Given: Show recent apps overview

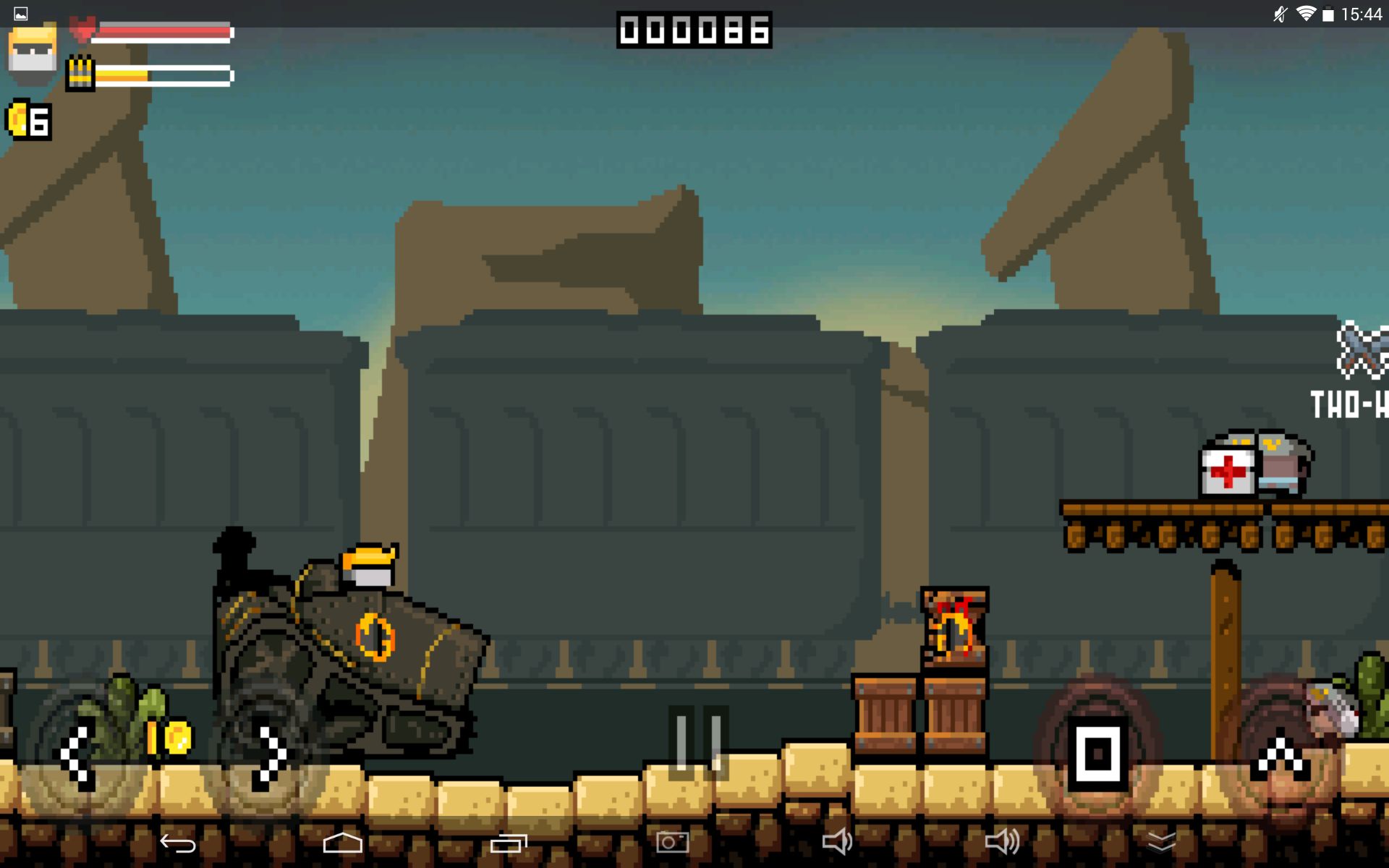Looking at the screenshot, I should pyautogui.click(x=509, y=843).
